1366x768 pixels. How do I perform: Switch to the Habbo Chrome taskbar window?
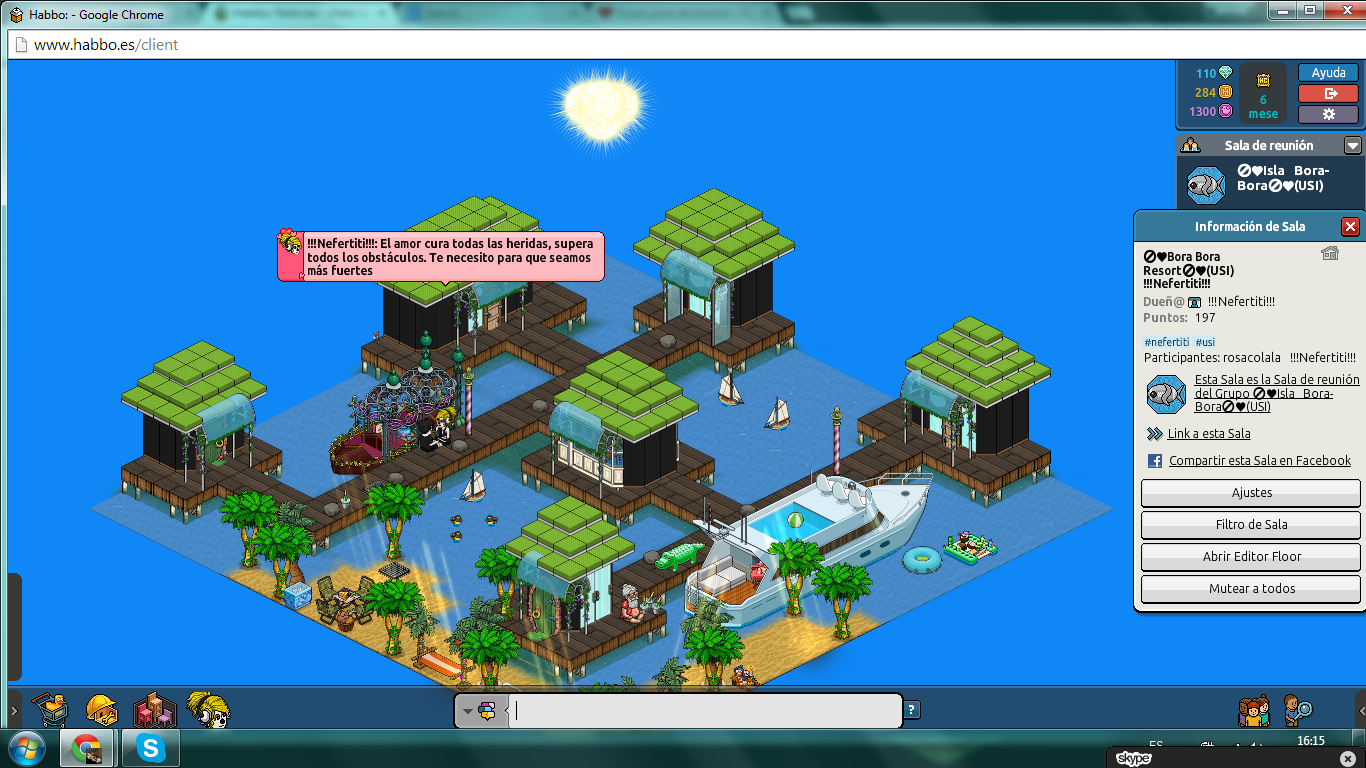(x=87, y=748)
